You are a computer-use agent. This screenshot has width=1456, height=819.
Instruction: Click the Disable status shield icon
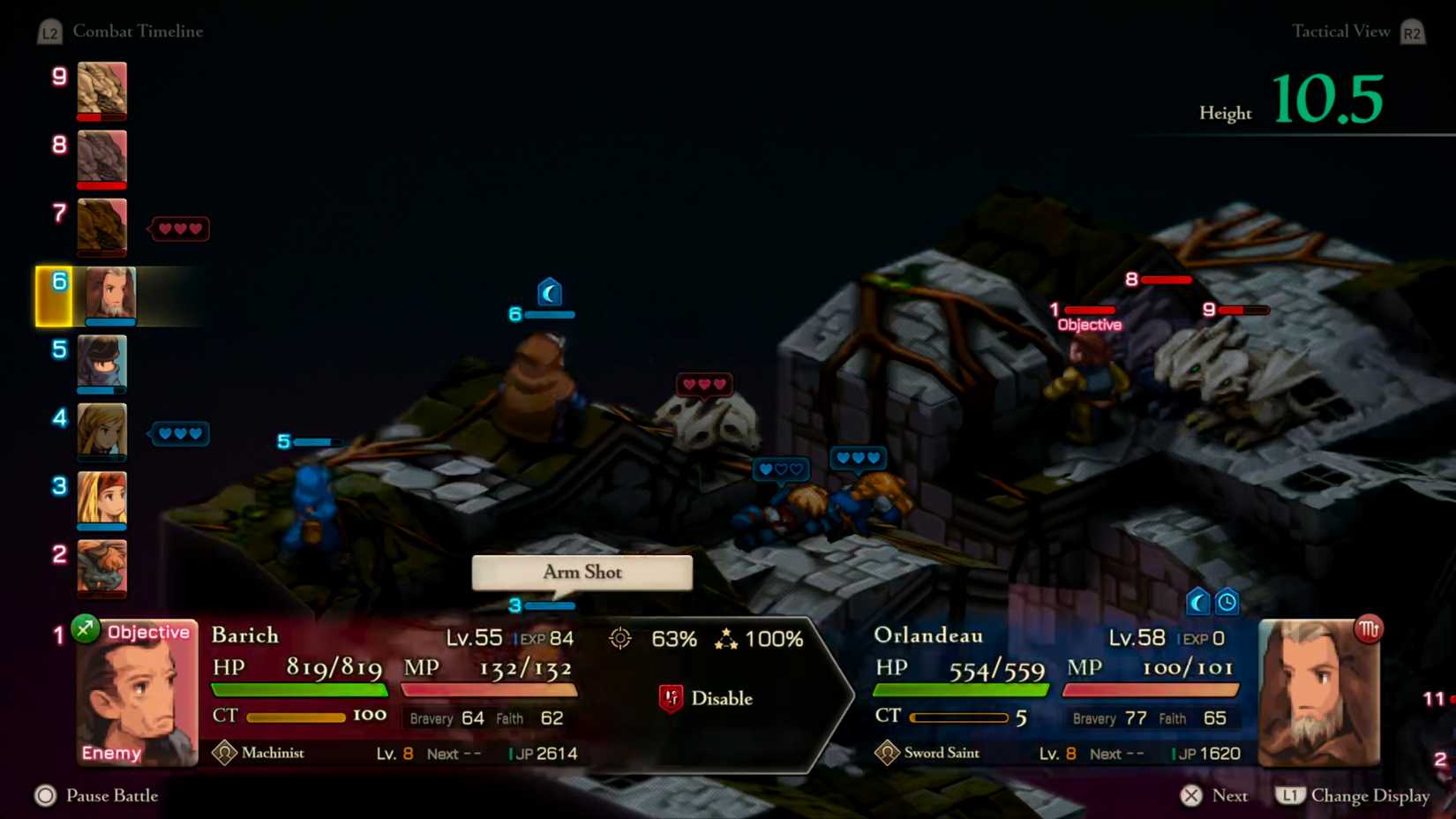tap(671, 697)
